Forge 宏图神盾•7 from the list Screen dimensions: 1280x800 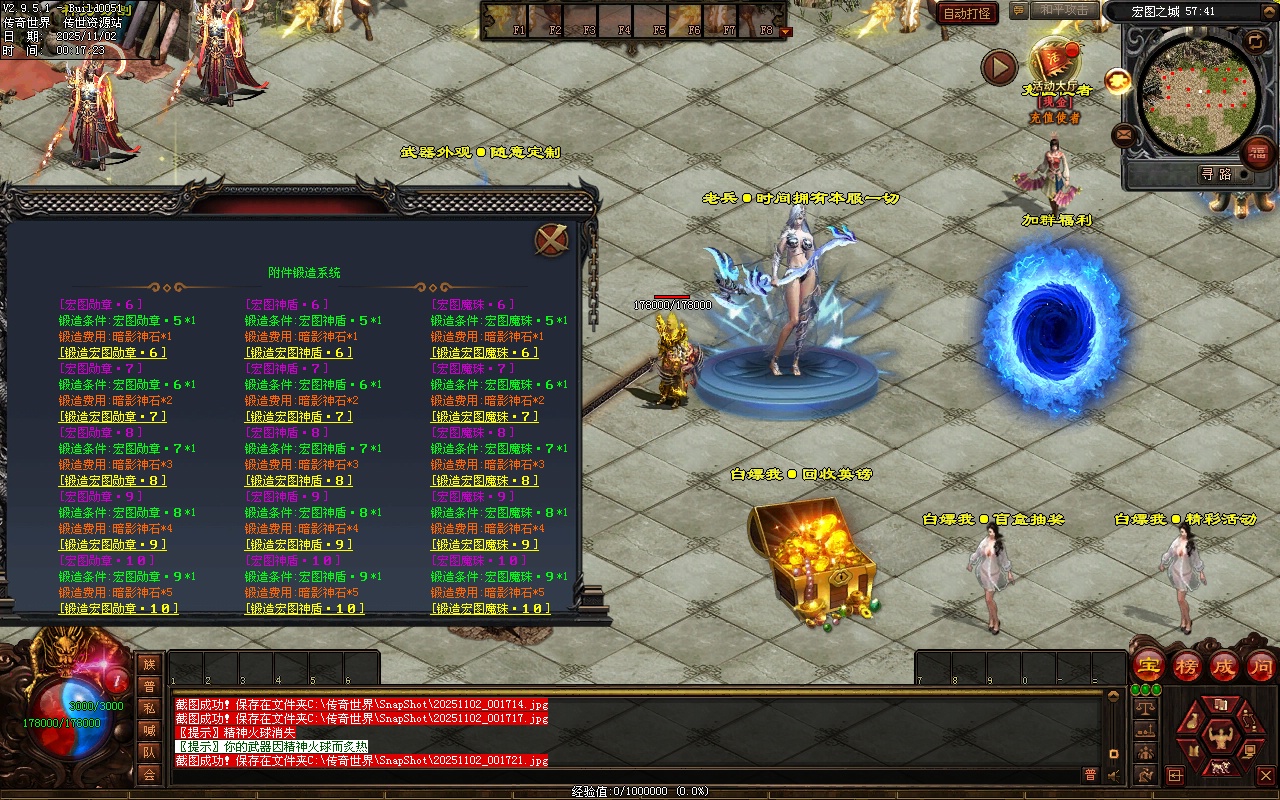pyautogui.click(x=299, y=417)
